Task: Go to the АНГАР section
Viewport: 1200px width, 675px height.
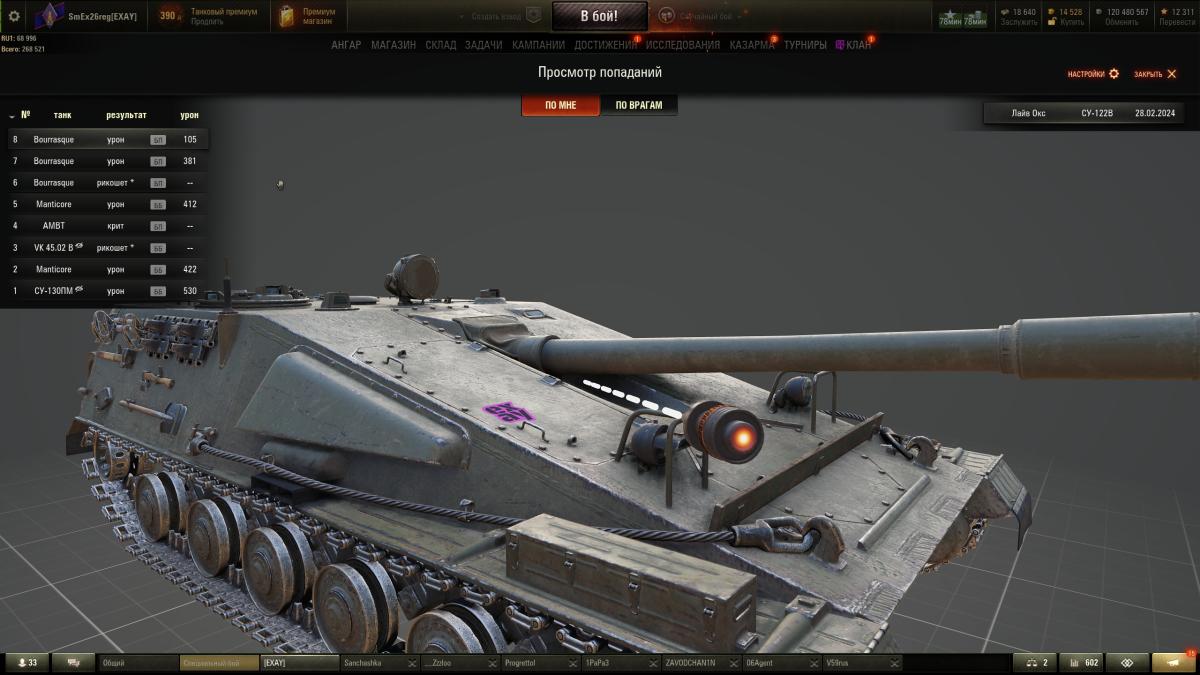Action: click(x=346, y=45)
